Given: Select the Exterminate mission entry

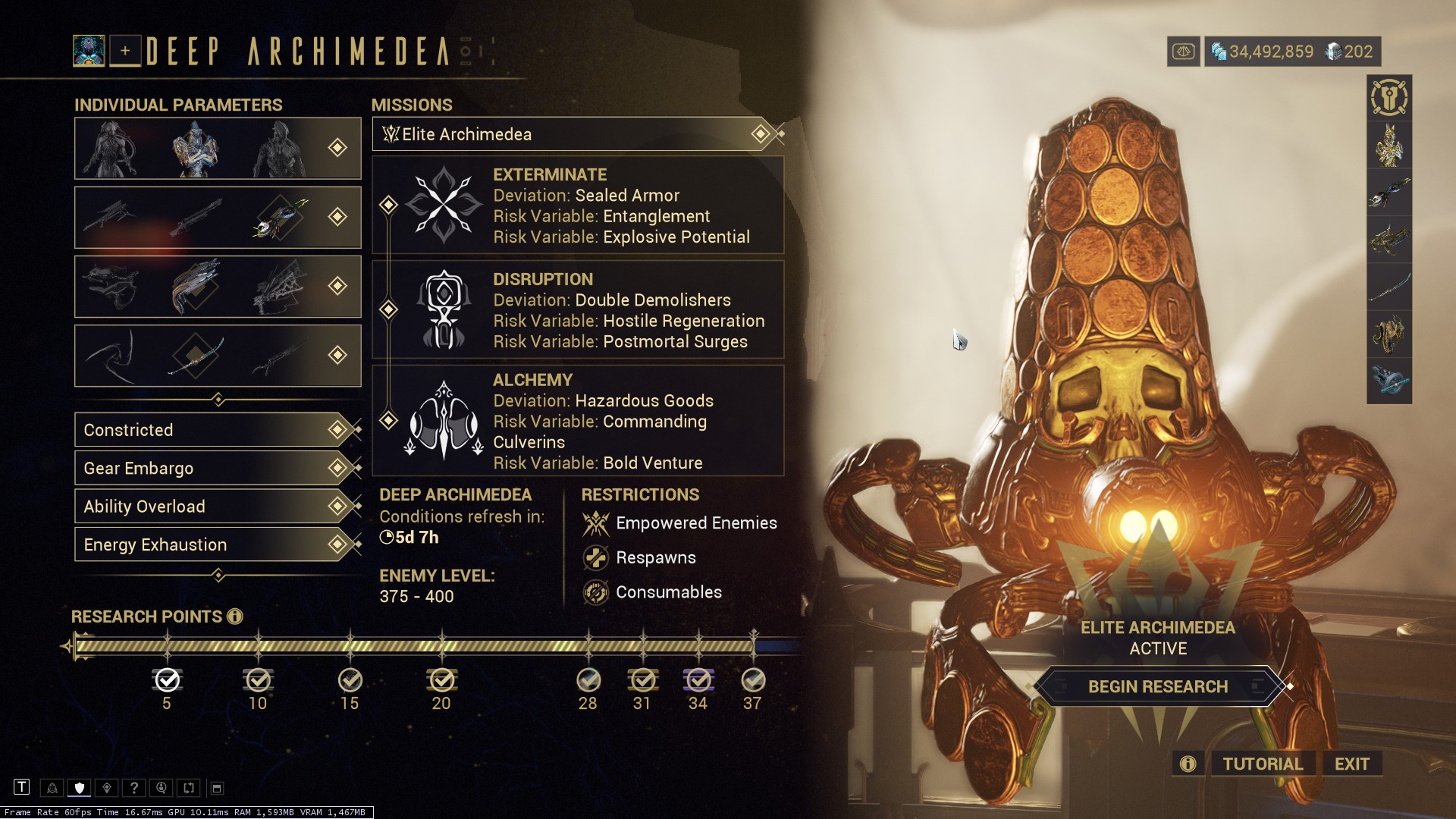Looking at the screenshot, I should pyautogui.click(x=578, y=206).
